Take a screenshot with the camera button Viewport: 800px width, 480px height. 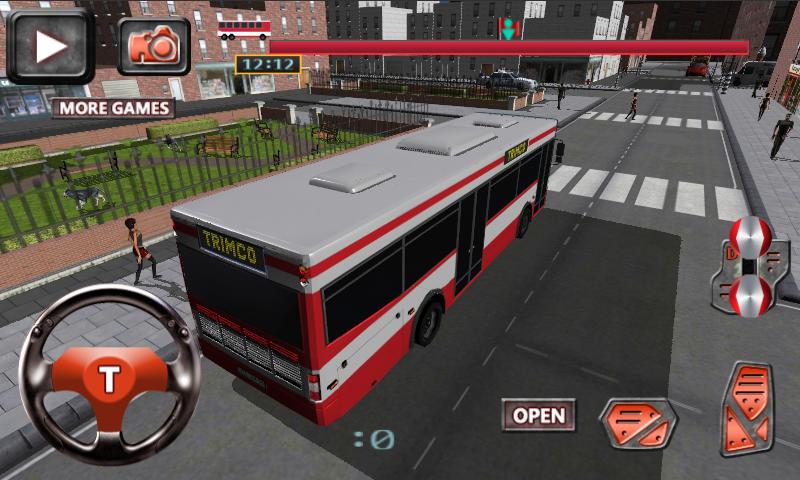click(154, 46)
